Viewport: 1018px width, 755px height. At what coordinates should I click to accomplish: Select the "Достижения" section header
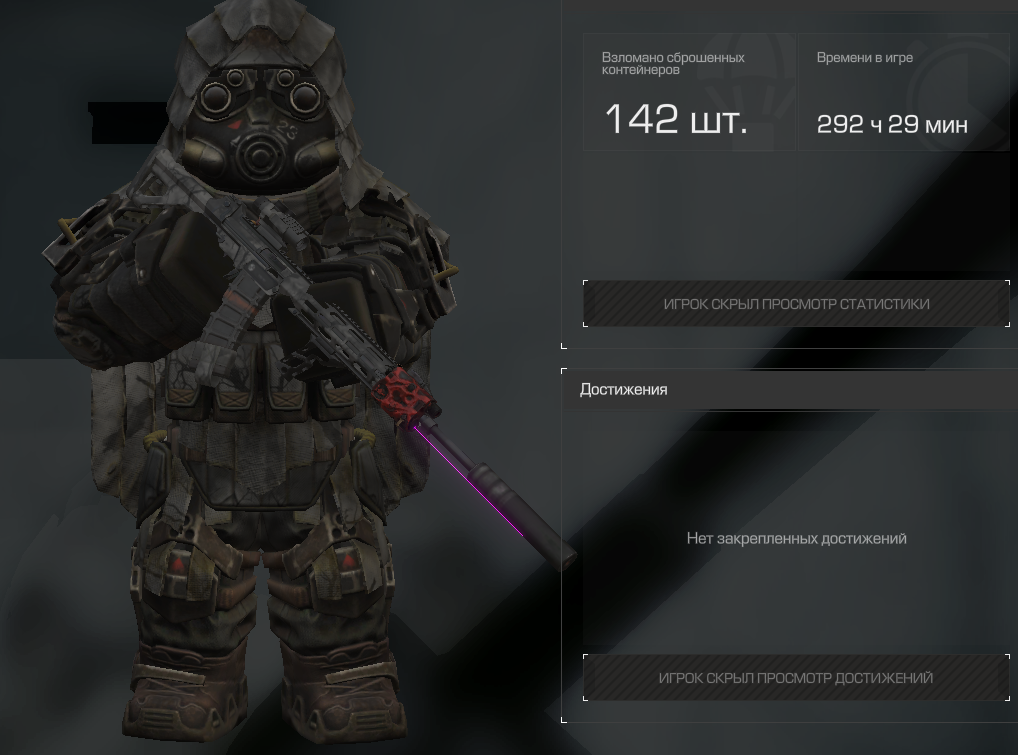[x=624, y=390]
